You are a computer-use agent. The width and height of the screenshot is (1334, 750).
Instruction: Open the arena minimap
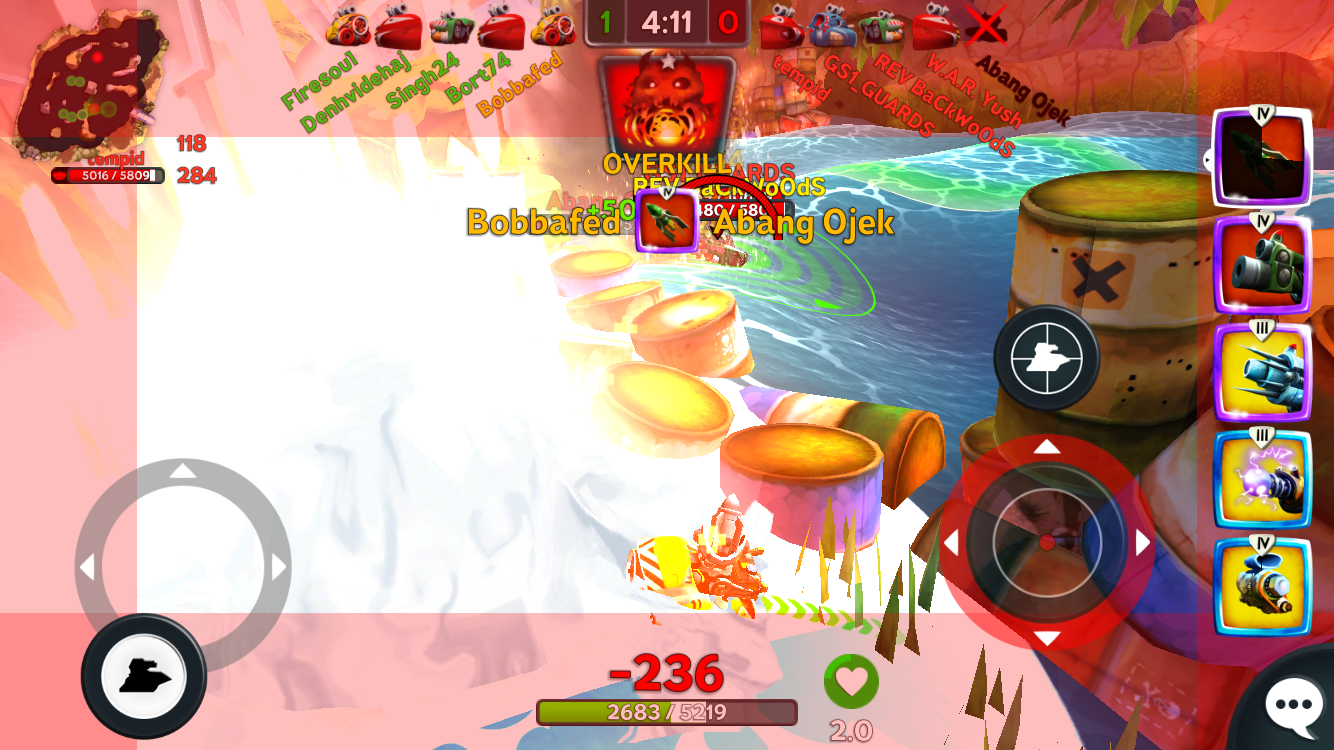coord(90,87)
